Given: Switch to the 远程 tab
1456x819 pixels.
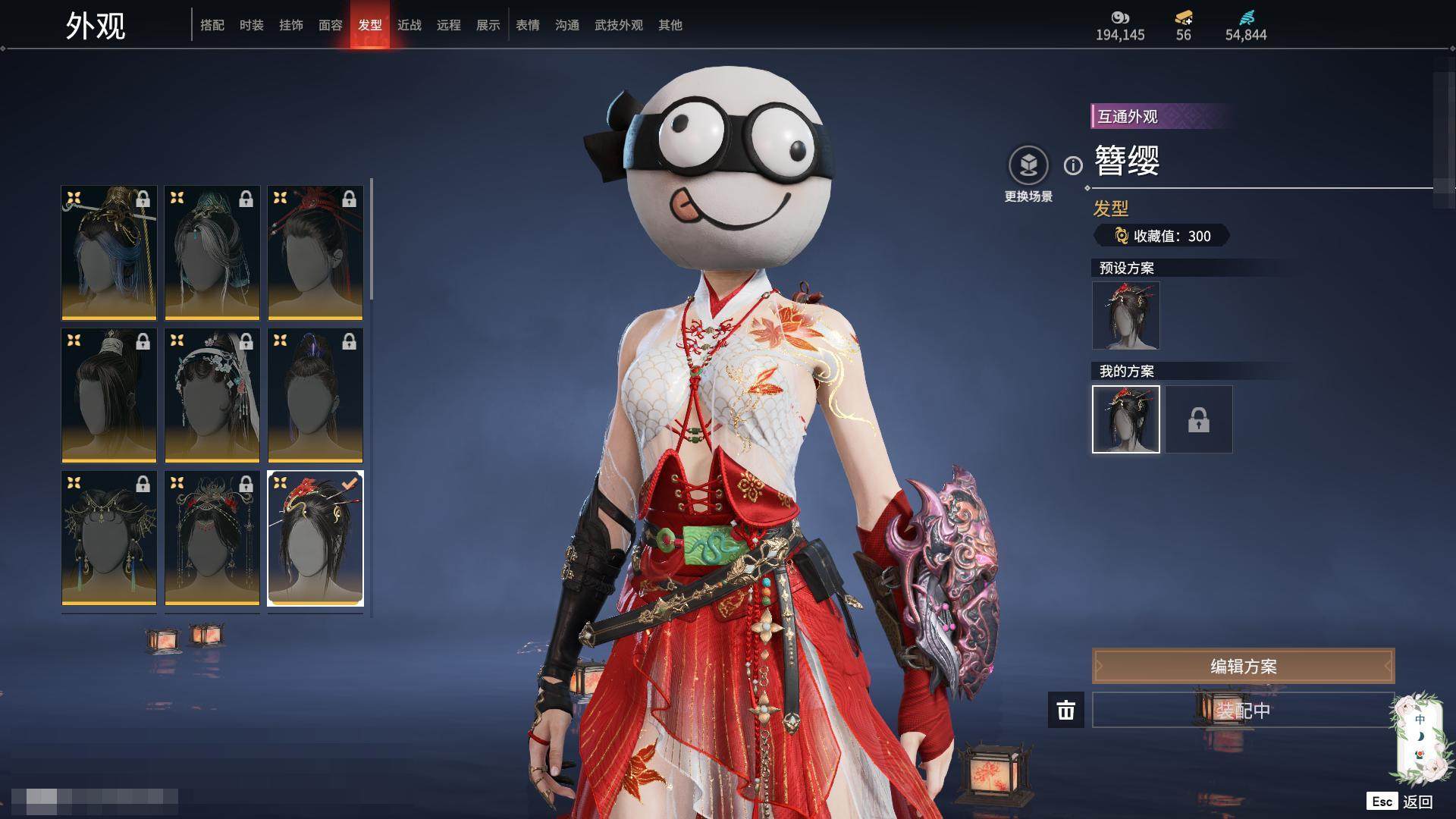Looking at the screenshot, I should 449,25.
